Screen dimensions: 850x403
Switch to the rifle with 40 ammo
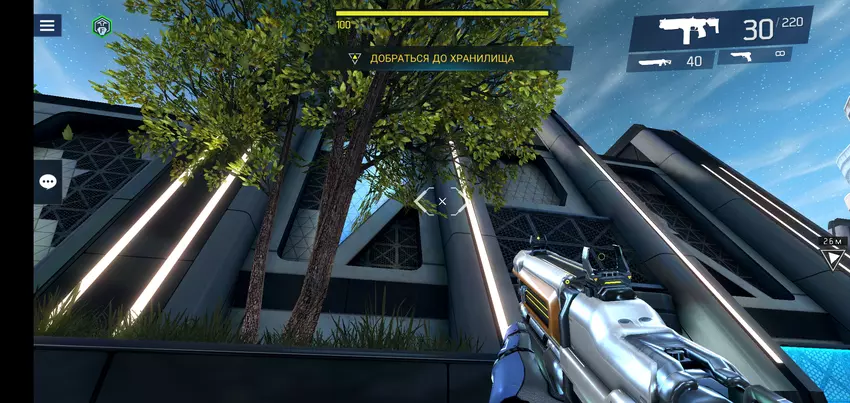tap(670, 61)
